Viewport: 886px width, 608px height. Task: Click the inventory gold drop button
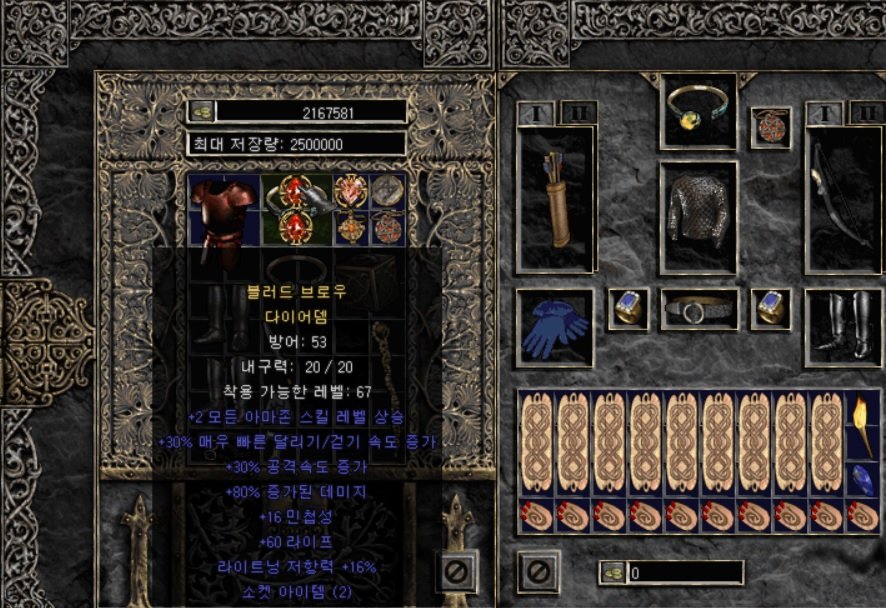point(612,573)
